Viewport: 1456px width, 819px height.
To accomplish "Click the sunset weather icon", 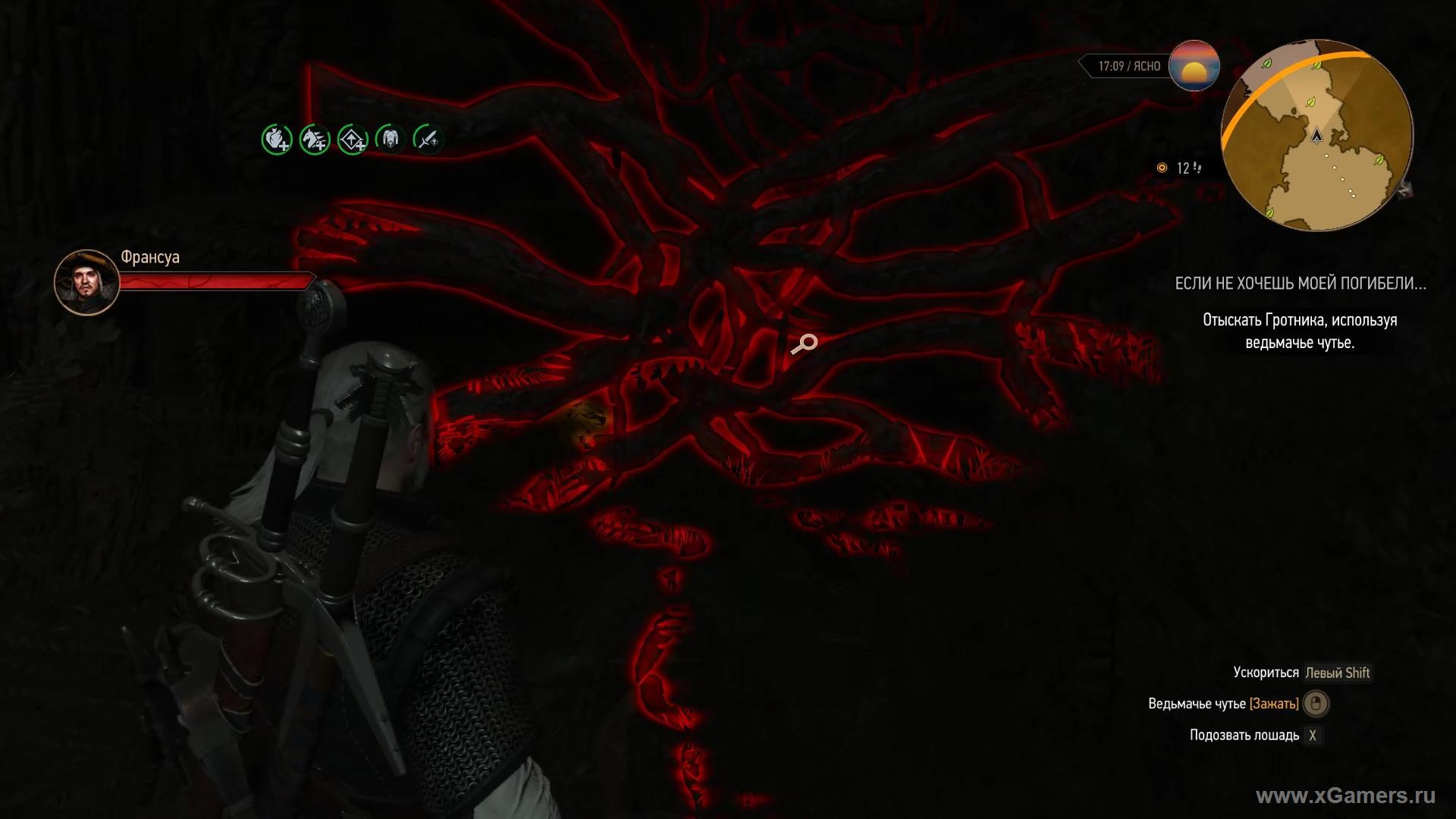I will point(1194,66).
